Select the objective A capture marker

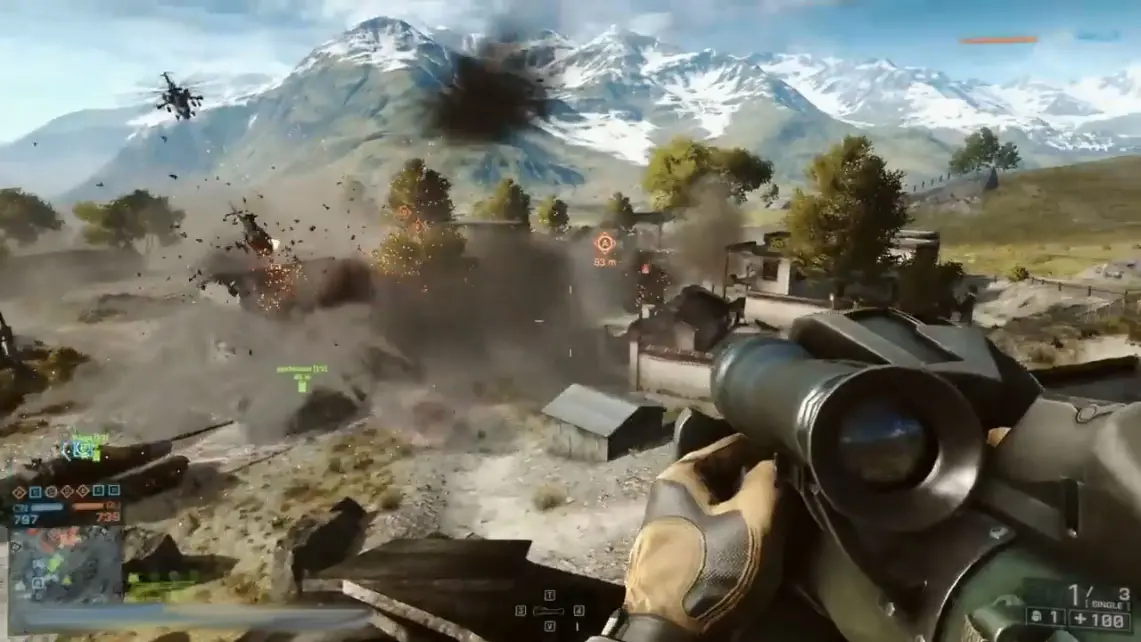(604, 243)
